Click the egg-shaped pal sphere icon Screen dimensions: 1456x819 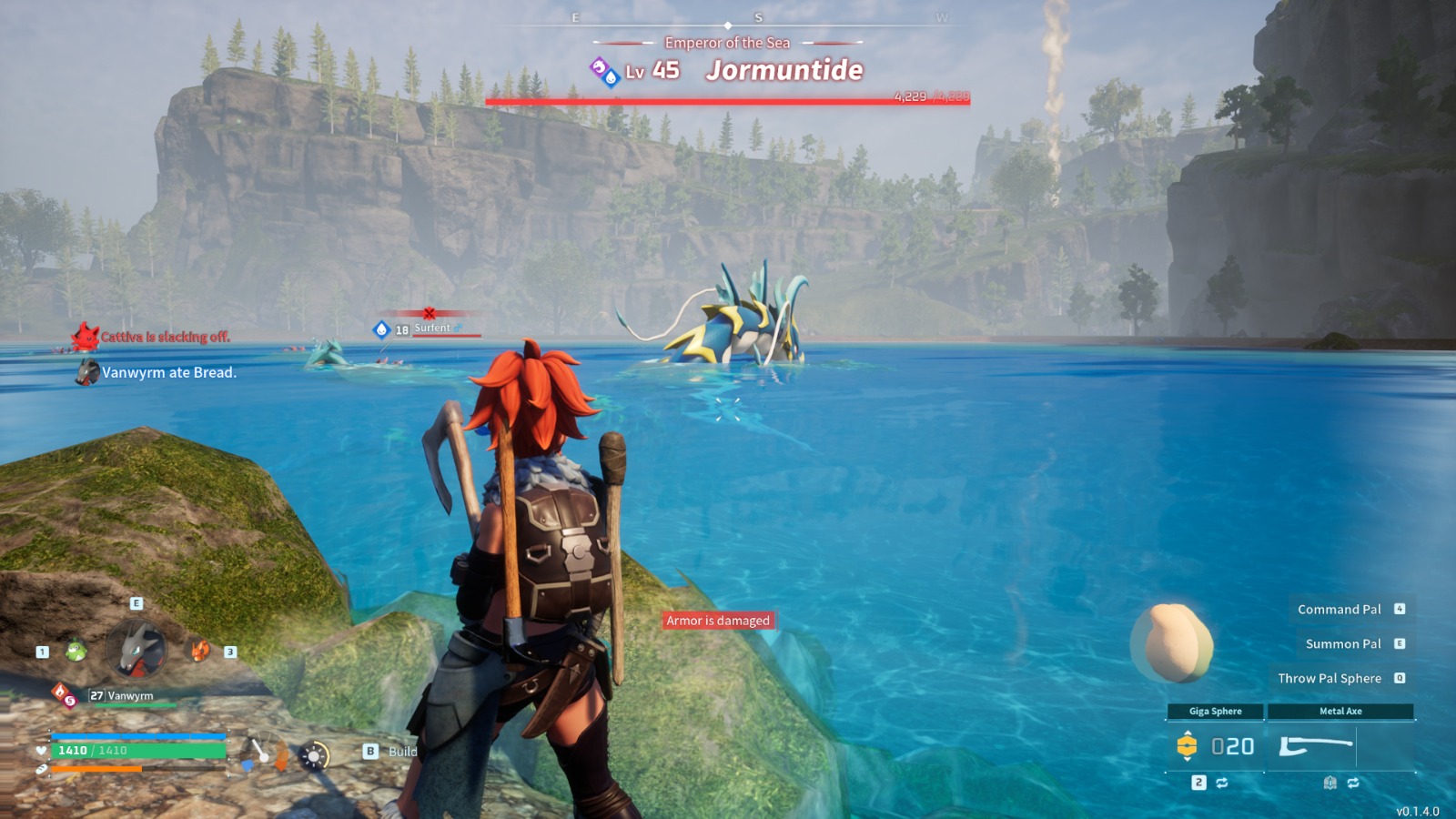(x=1174, y=642)
